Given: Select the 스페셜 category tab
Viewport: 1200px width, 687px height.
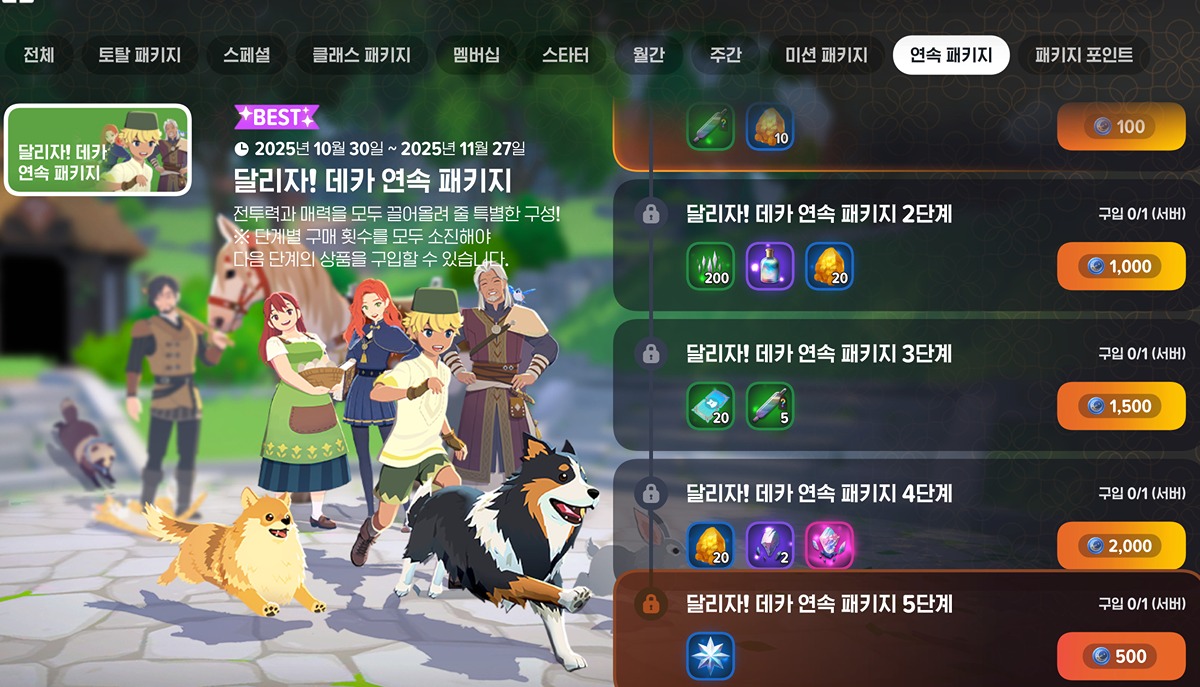Looking at the screenshot, I should point(246,55).
